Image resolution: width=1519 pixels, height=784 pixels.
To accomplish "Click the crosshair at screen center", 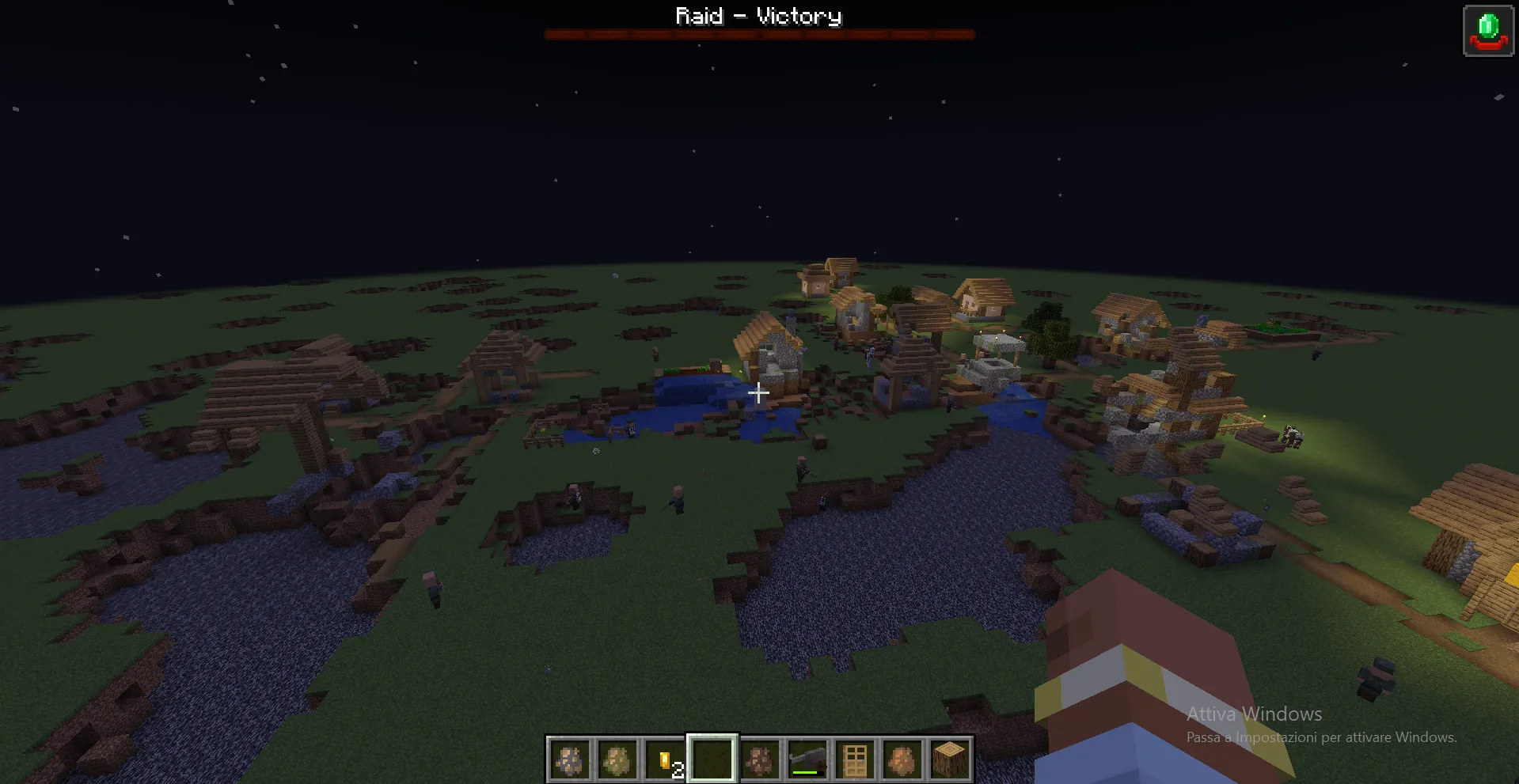I will coord(758,392).
